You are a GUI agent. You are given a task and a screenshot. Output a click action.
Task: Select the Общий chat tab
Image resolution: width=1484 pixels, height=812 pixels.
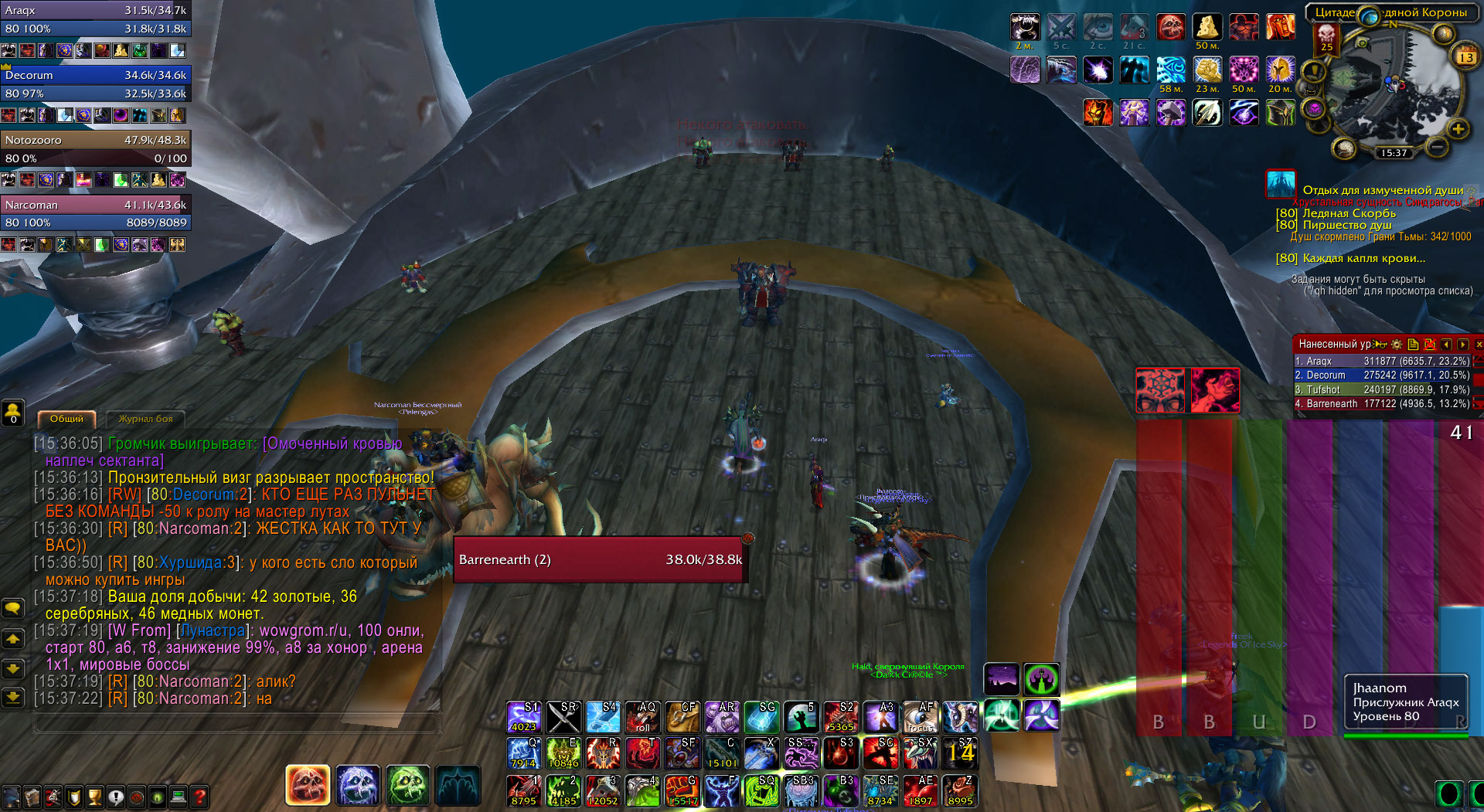pos(66,419)
